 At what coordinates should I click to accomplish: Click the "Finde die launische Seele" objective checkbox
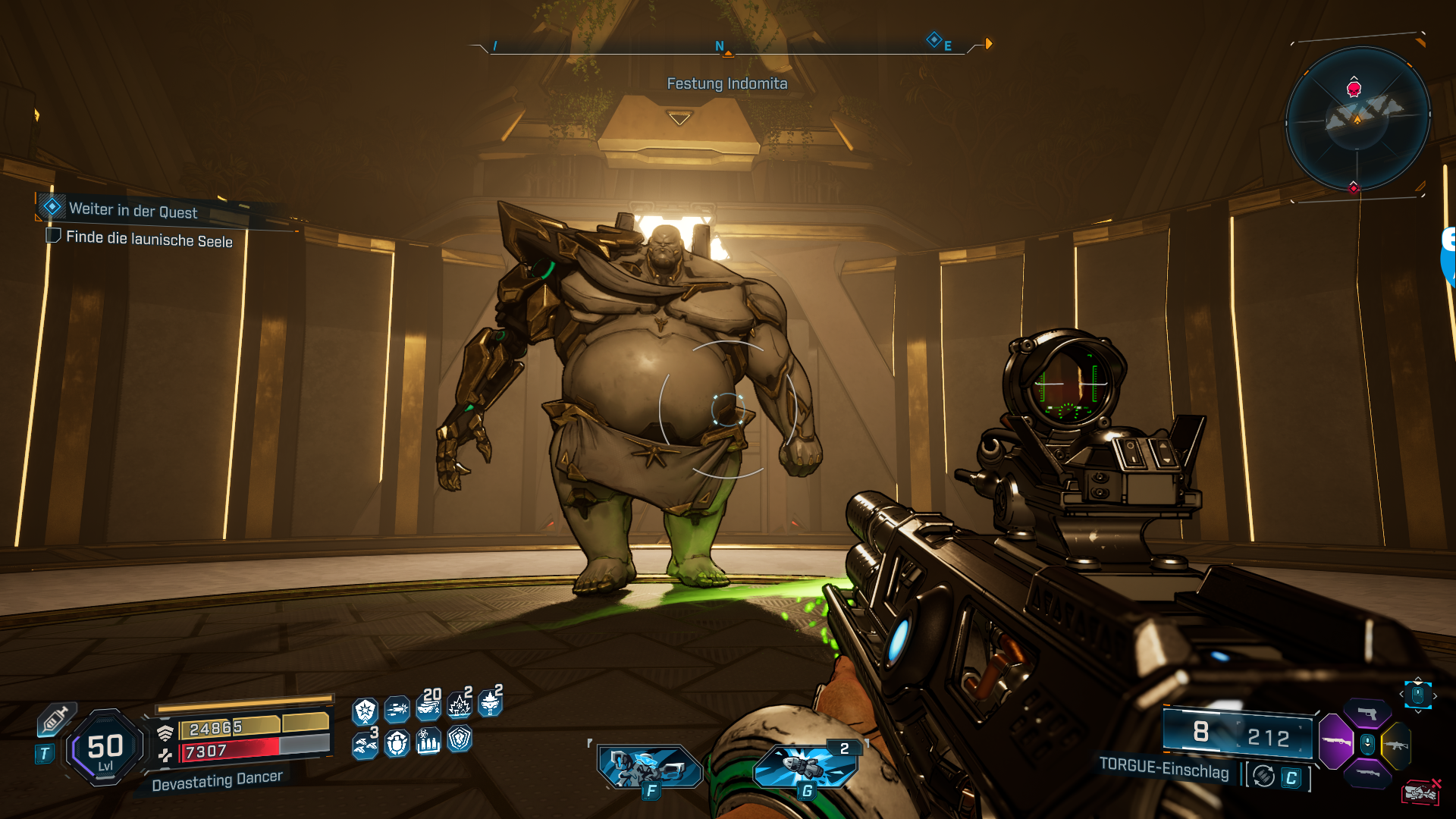[x=53, y=236]
